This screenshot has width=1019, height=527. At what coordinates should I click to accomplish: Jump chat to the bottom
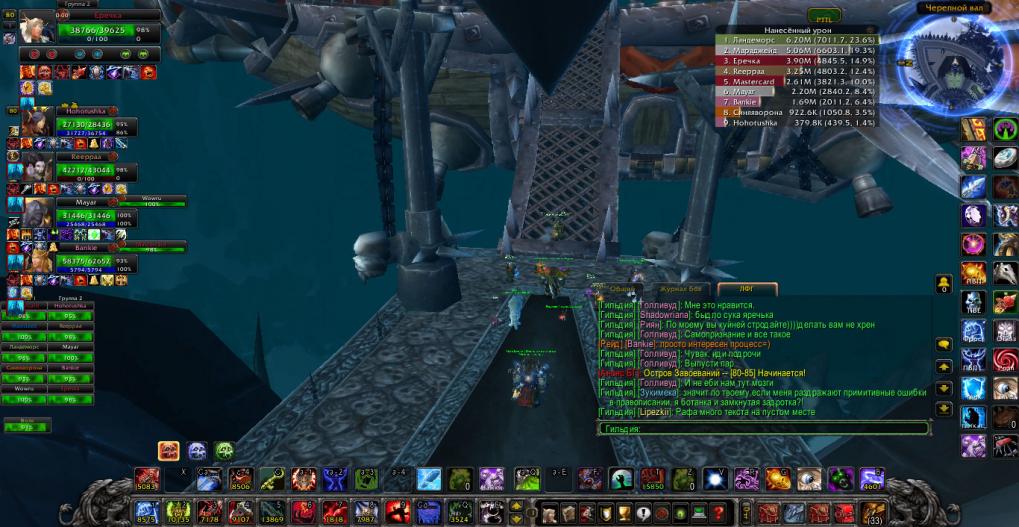click(x=943, y=408)
